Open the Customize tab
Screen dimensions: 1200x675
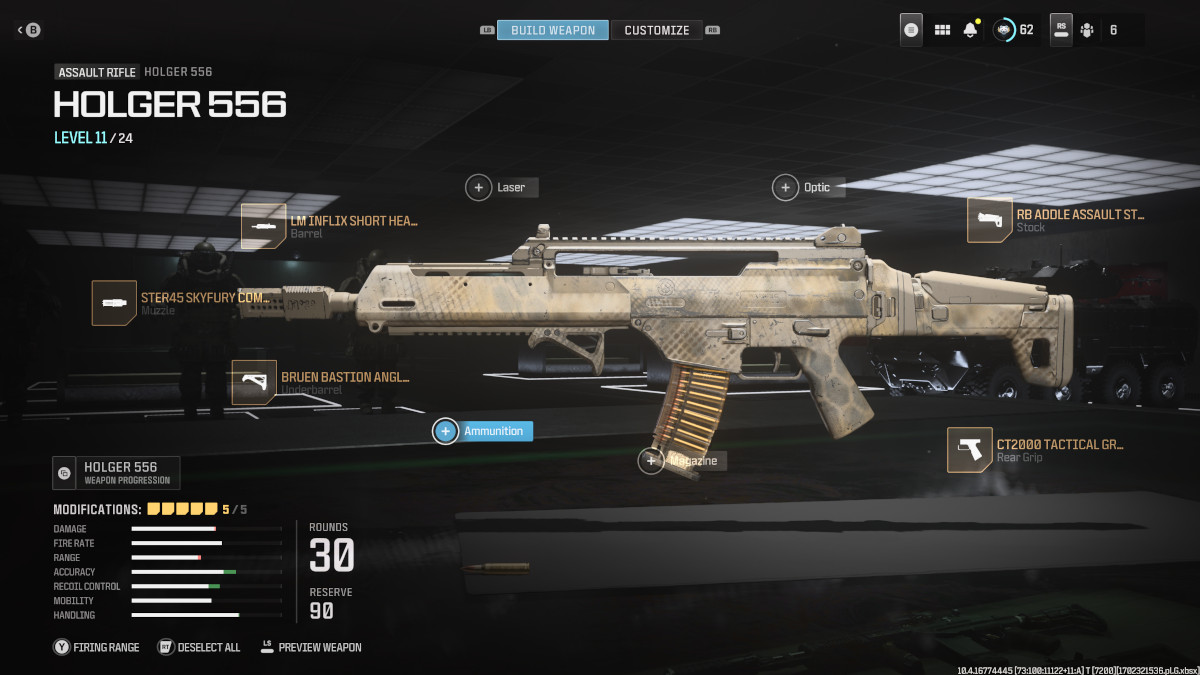(x=656, y=30)
